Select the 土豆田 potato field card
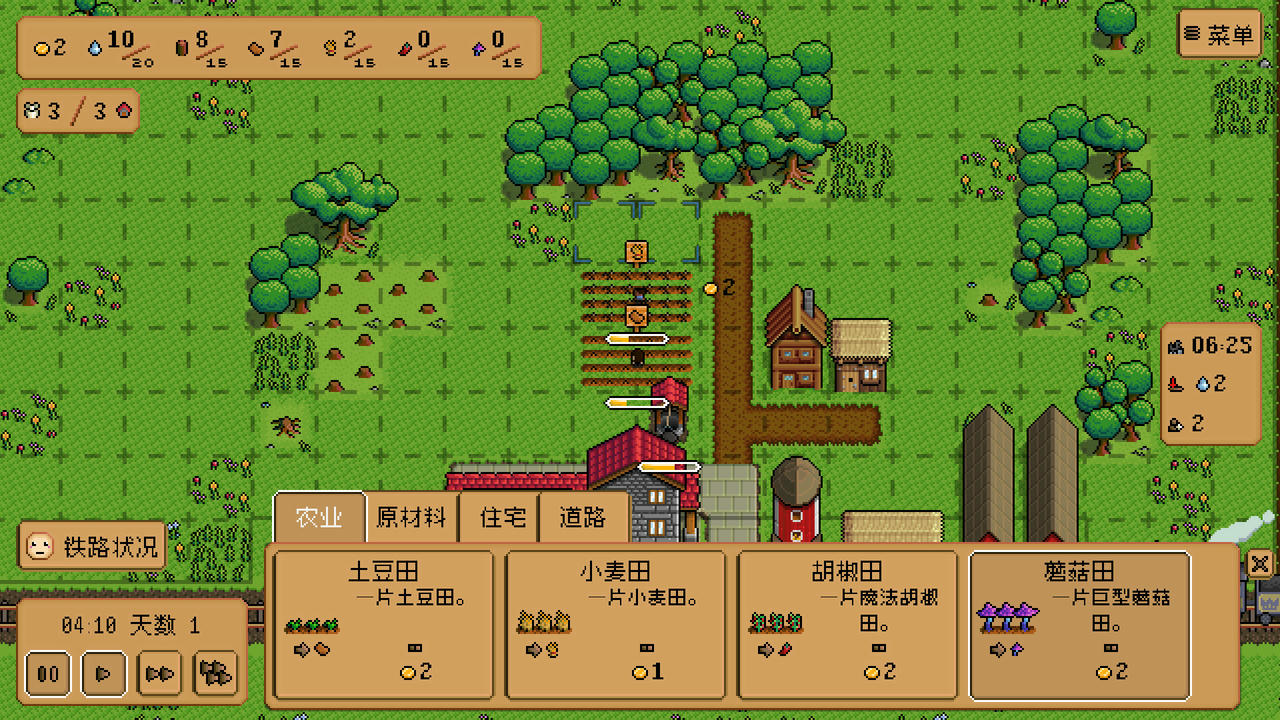This screenshot has height=720, width=1280. tap(383, 622)
